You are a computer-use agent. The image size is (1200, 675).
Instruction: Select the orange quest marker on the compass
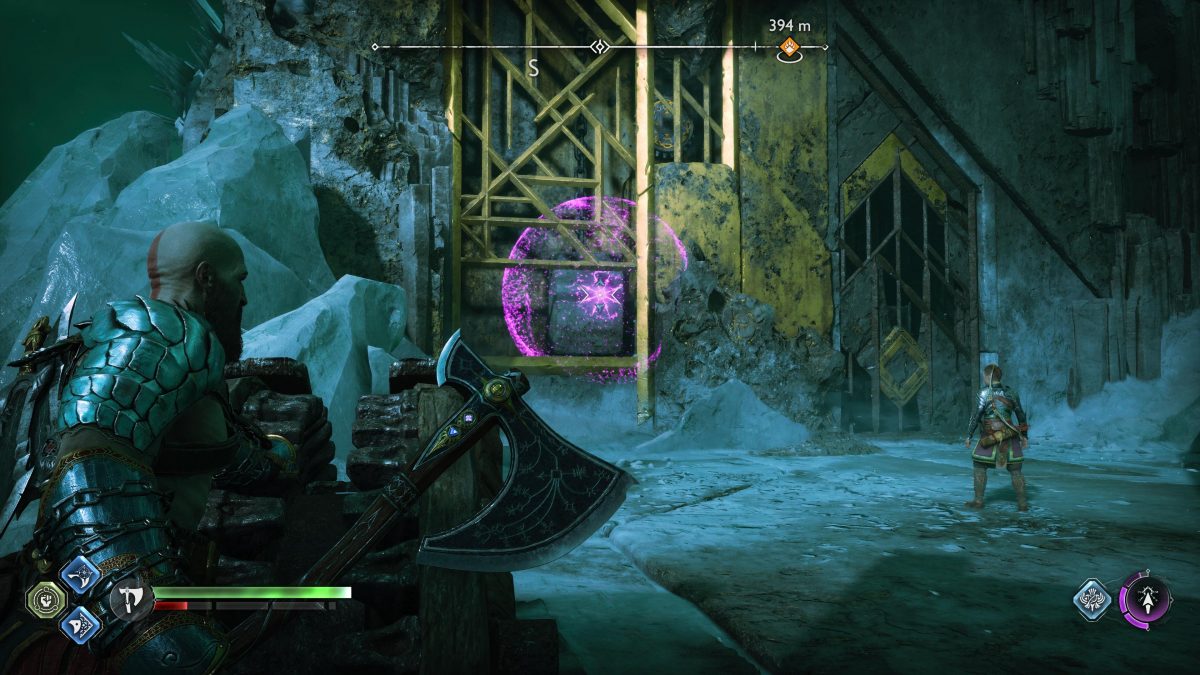tap(790, 46)
